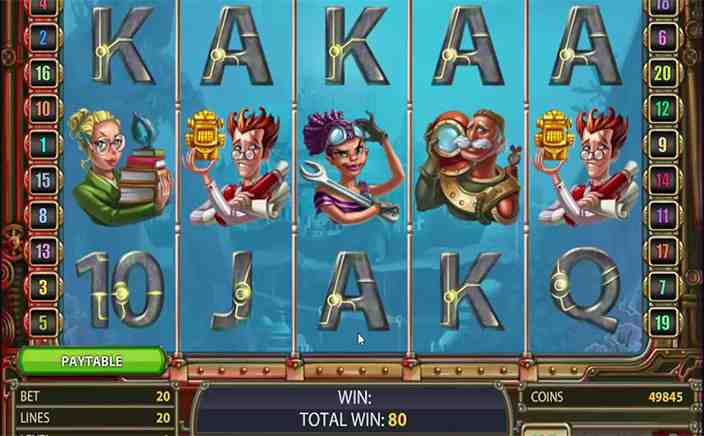The image size is (704, 436).
Task: Show payline number 8
Action: (43, 215)
